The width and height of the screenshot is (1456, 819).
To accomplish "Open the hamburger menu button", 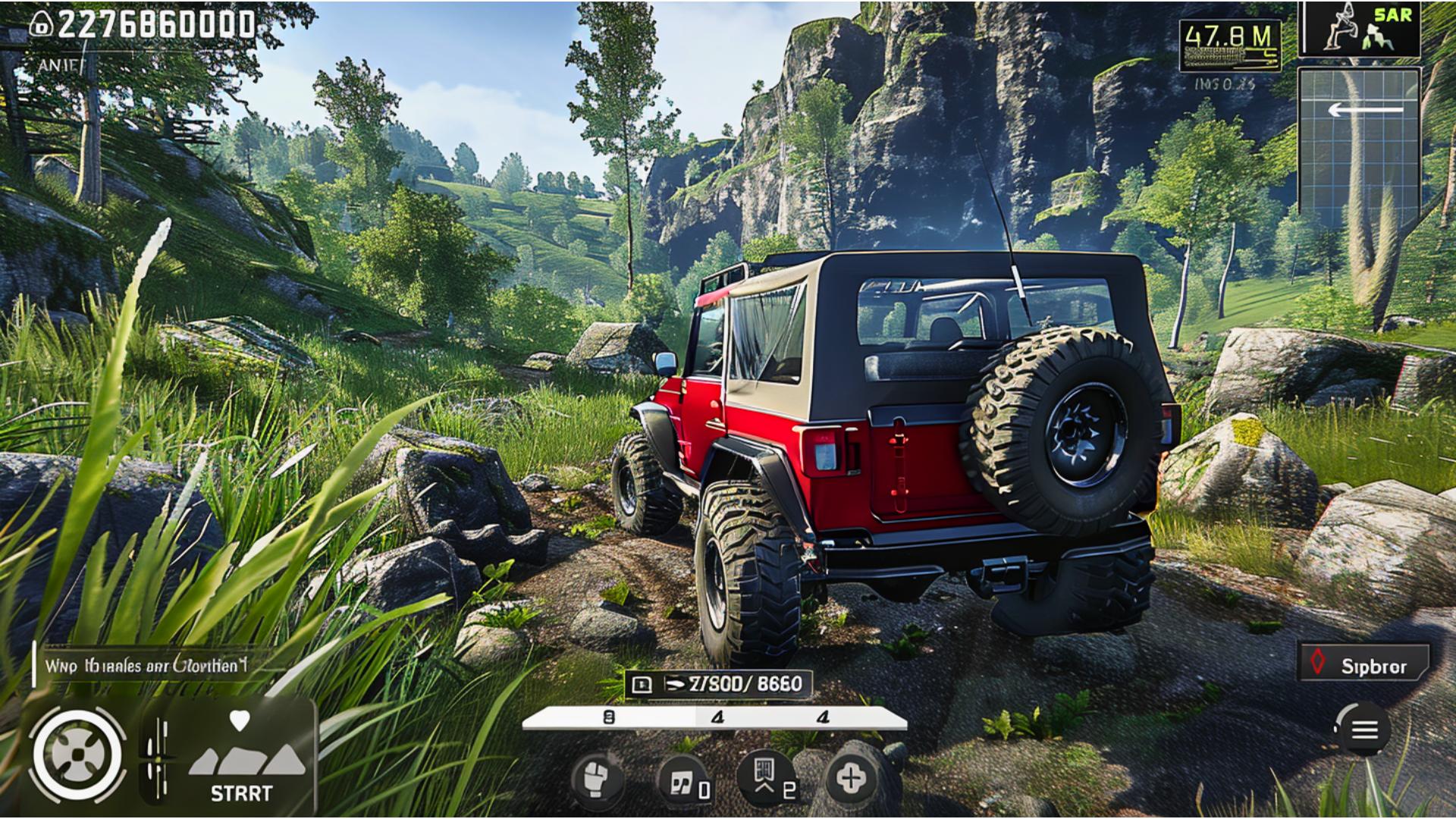I will (x=1364, y=730).
